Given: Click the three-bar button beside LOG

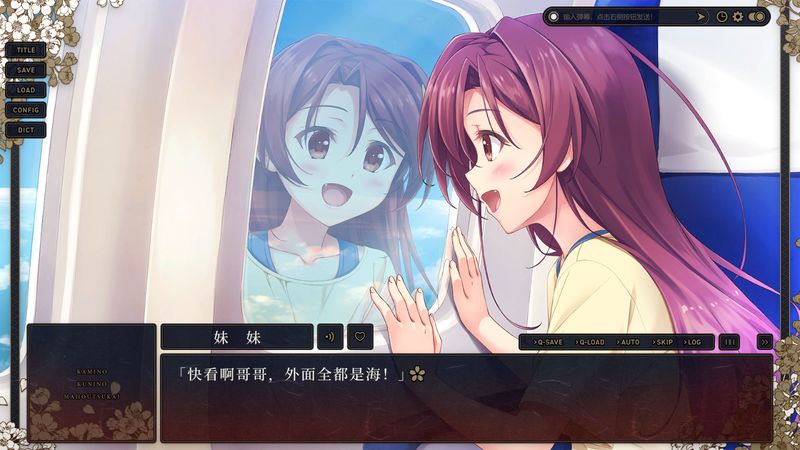Looking at the screenshot, I should click(x=730, y=342).
